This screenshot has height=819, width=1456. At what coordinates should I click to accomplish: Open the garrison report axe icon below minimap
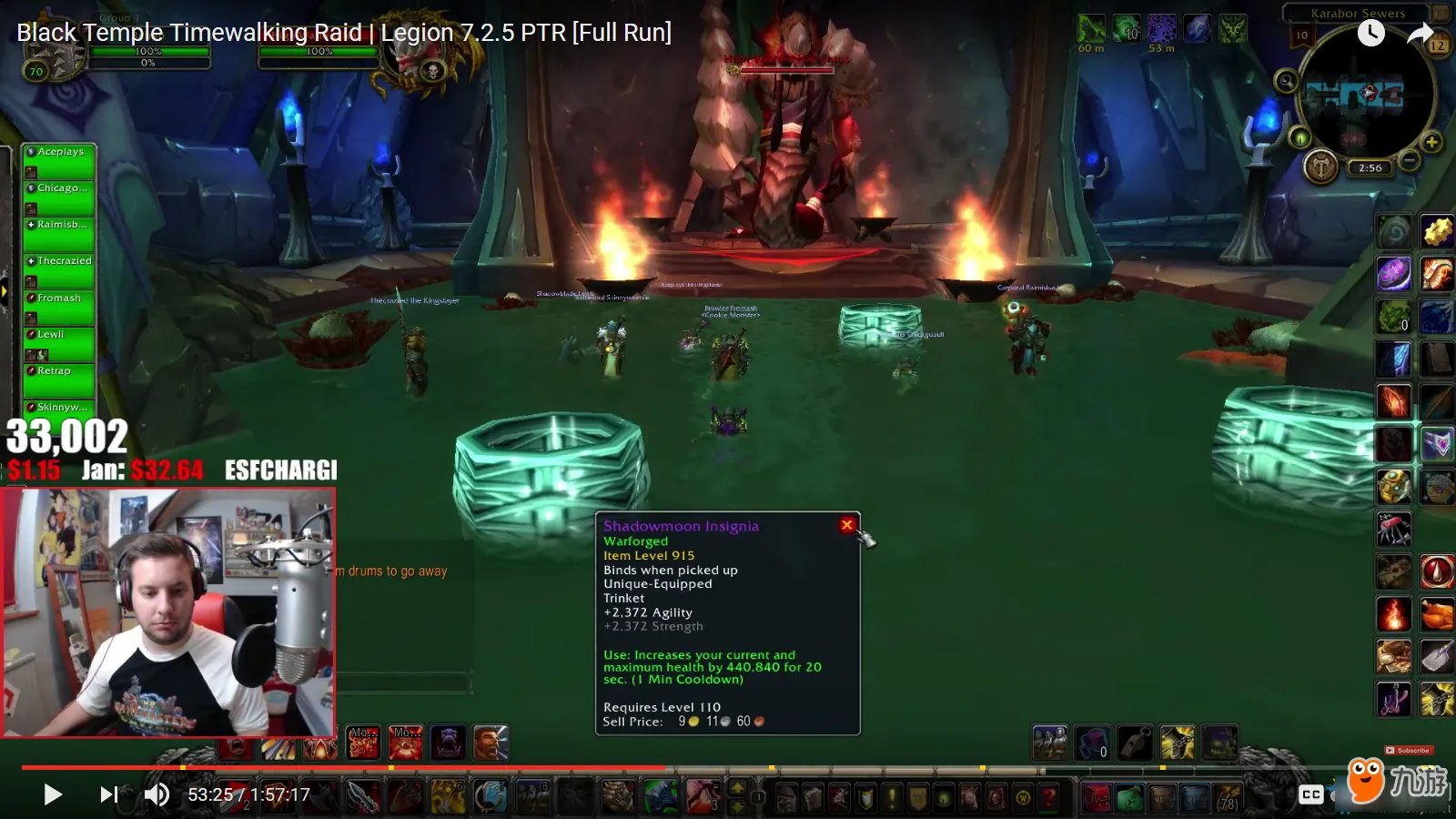[1320, 166]
